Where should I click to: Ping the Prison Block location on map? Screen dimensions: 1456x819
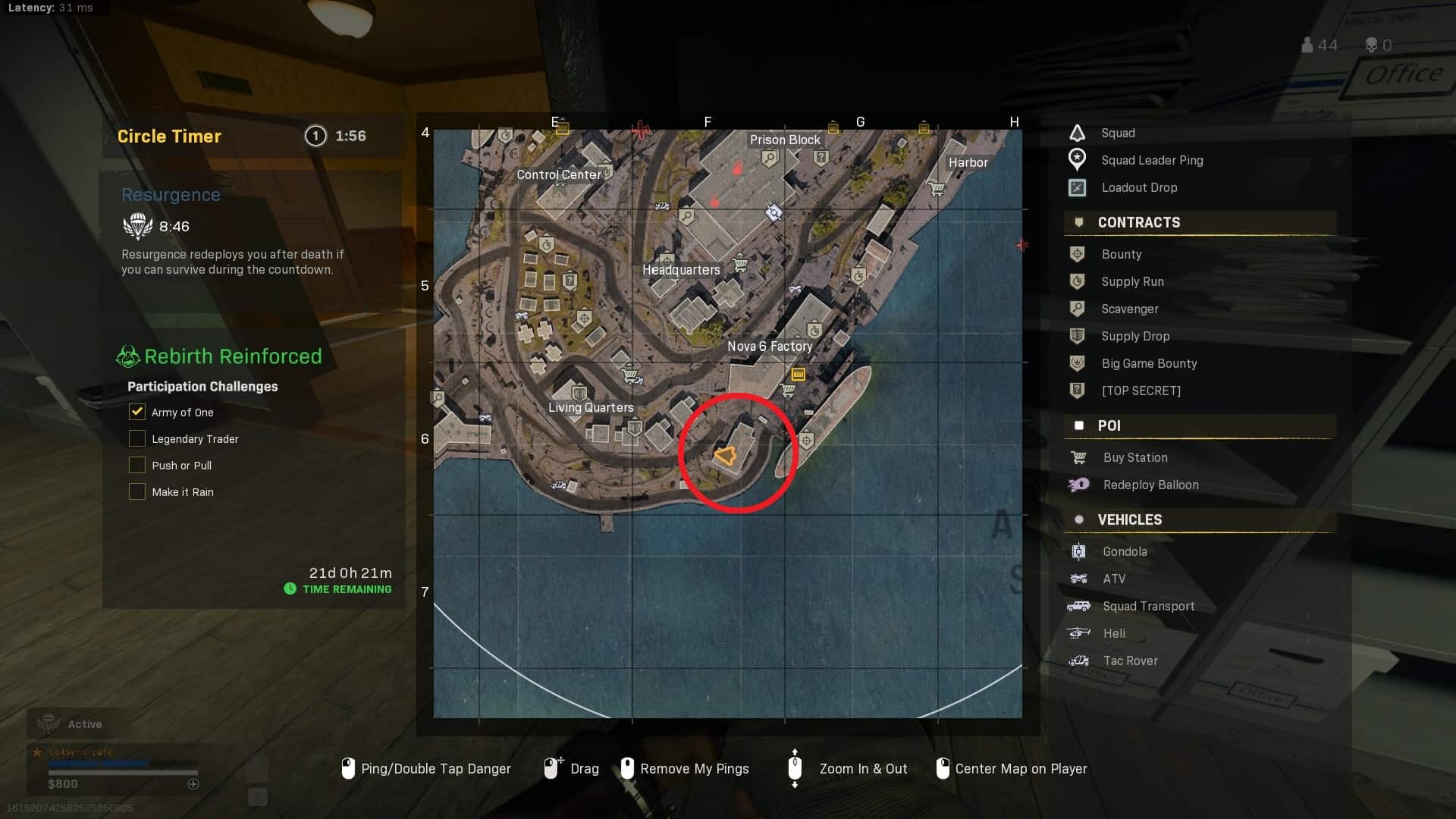point(785,140)
